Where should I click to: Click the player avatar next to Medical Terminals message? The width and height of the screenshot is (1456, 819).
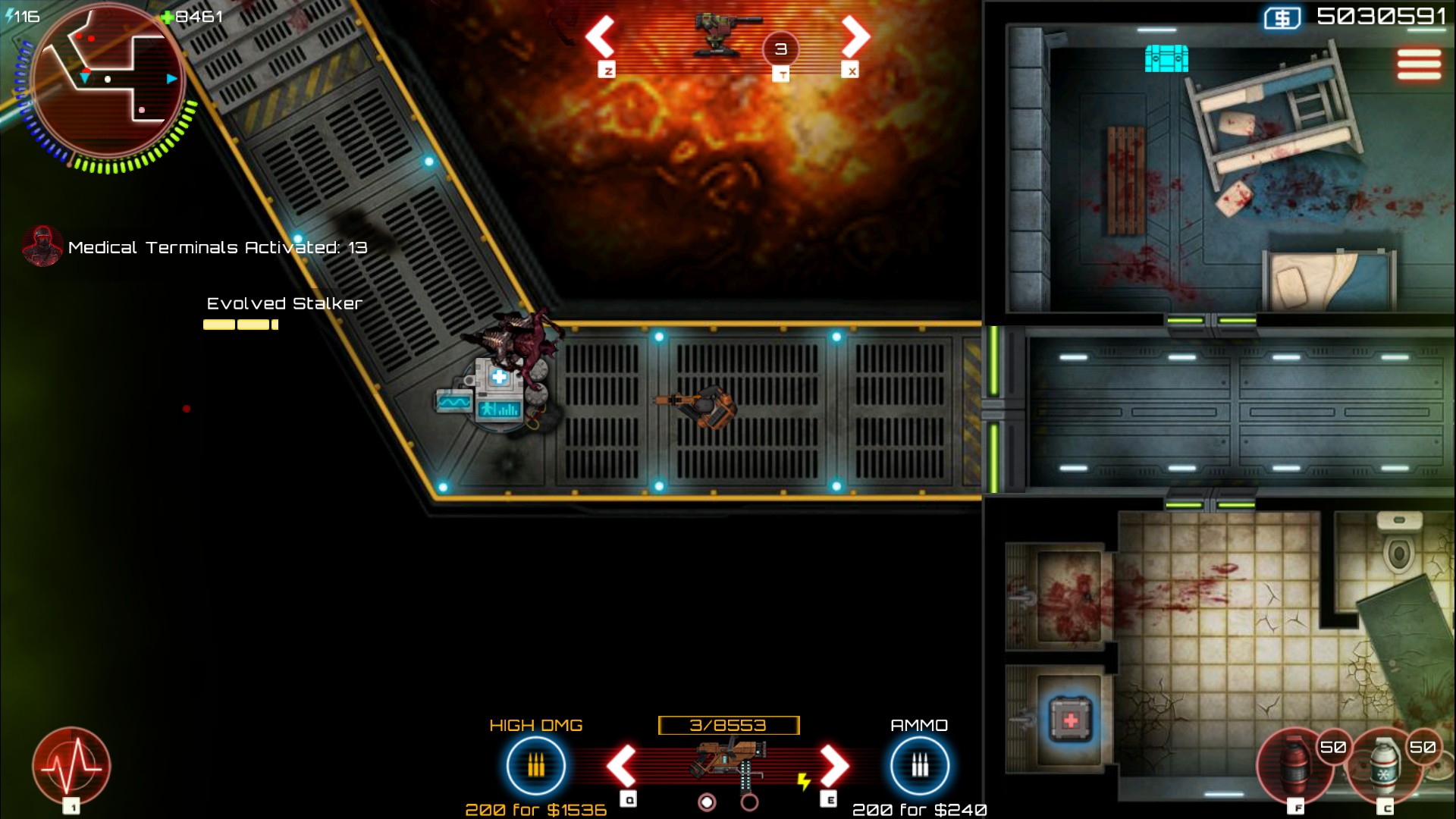pyautogui.click(x=42, y=247)
